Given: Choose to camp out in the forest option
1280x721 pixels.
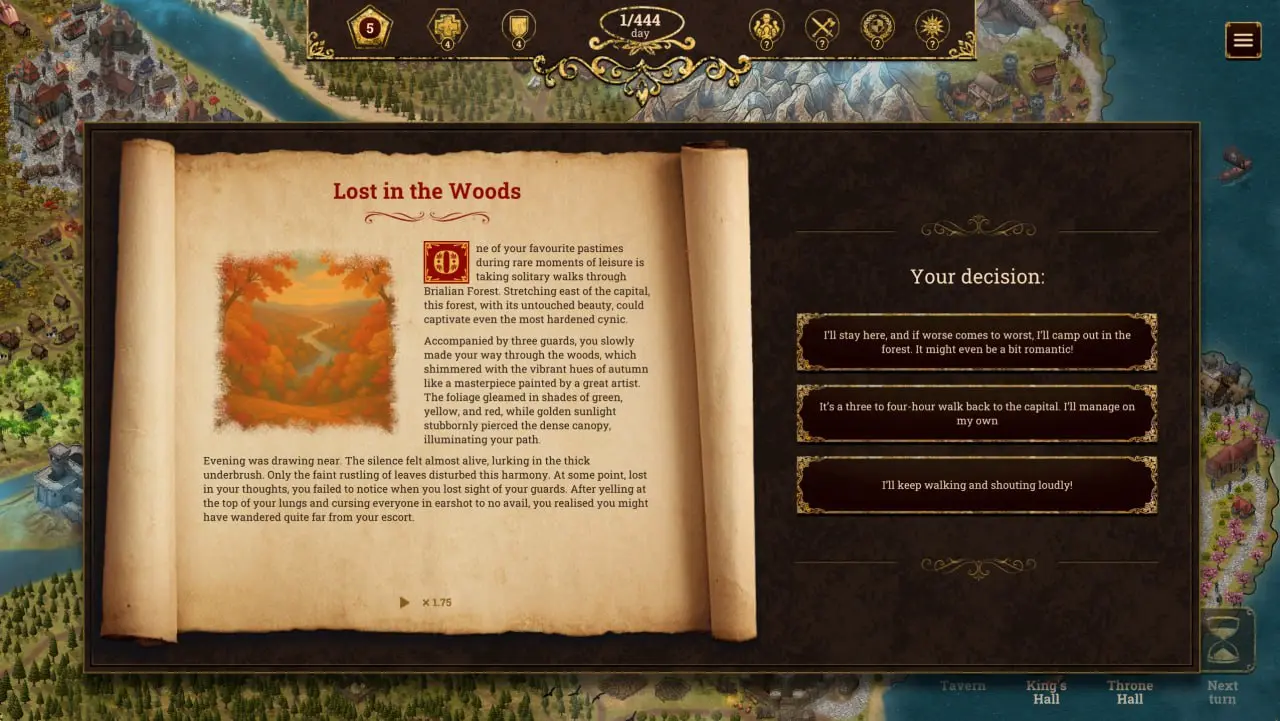Looking at the screenshot, I should tap(976, 342).
